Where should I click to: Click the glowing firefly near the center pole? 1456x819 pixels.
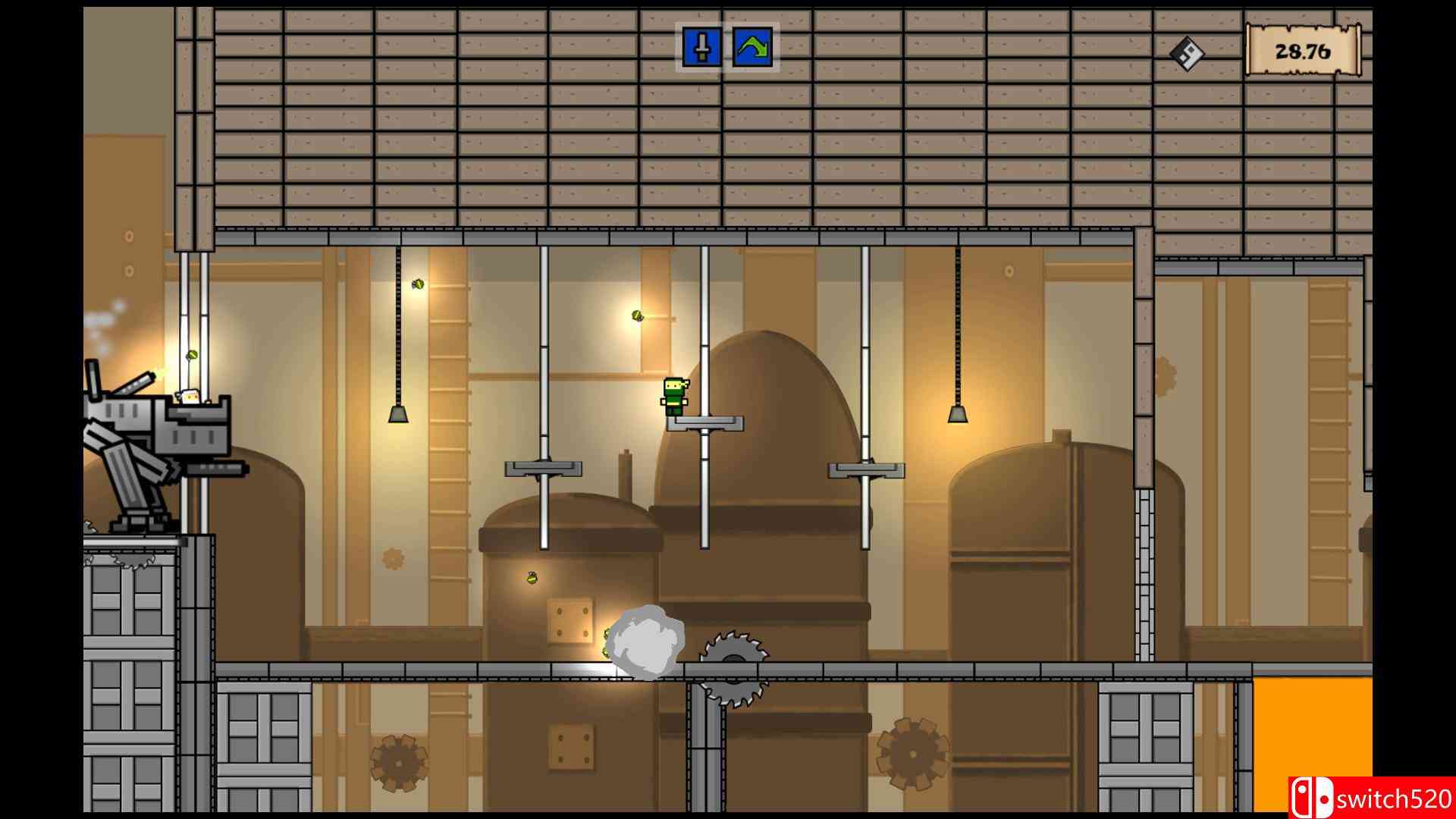[x=637, y=315]
